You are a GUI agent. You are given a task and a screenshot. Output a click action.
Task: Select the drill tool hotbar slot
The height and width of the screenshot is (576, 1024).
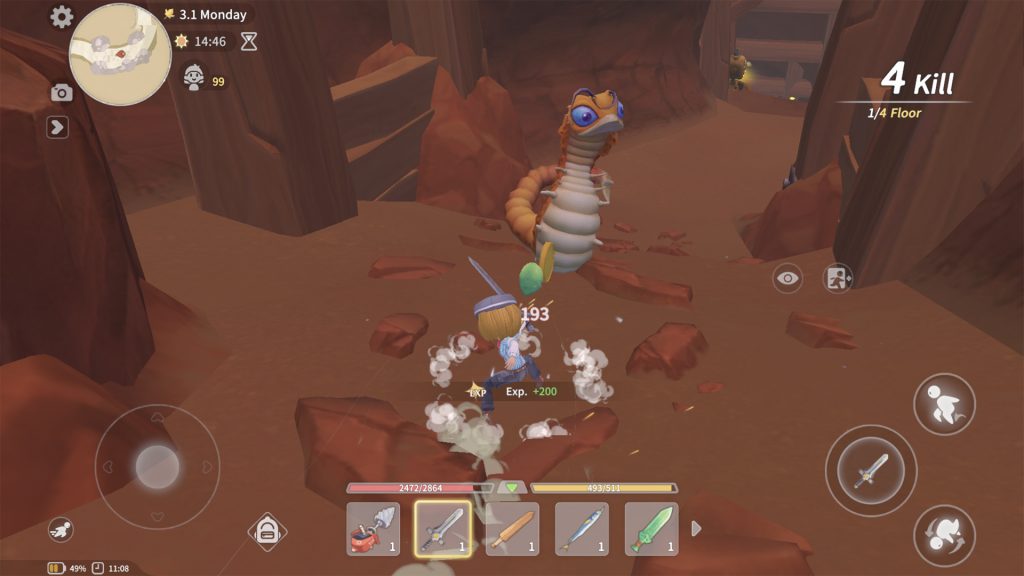pyautogui.click(x=373, y=529)
